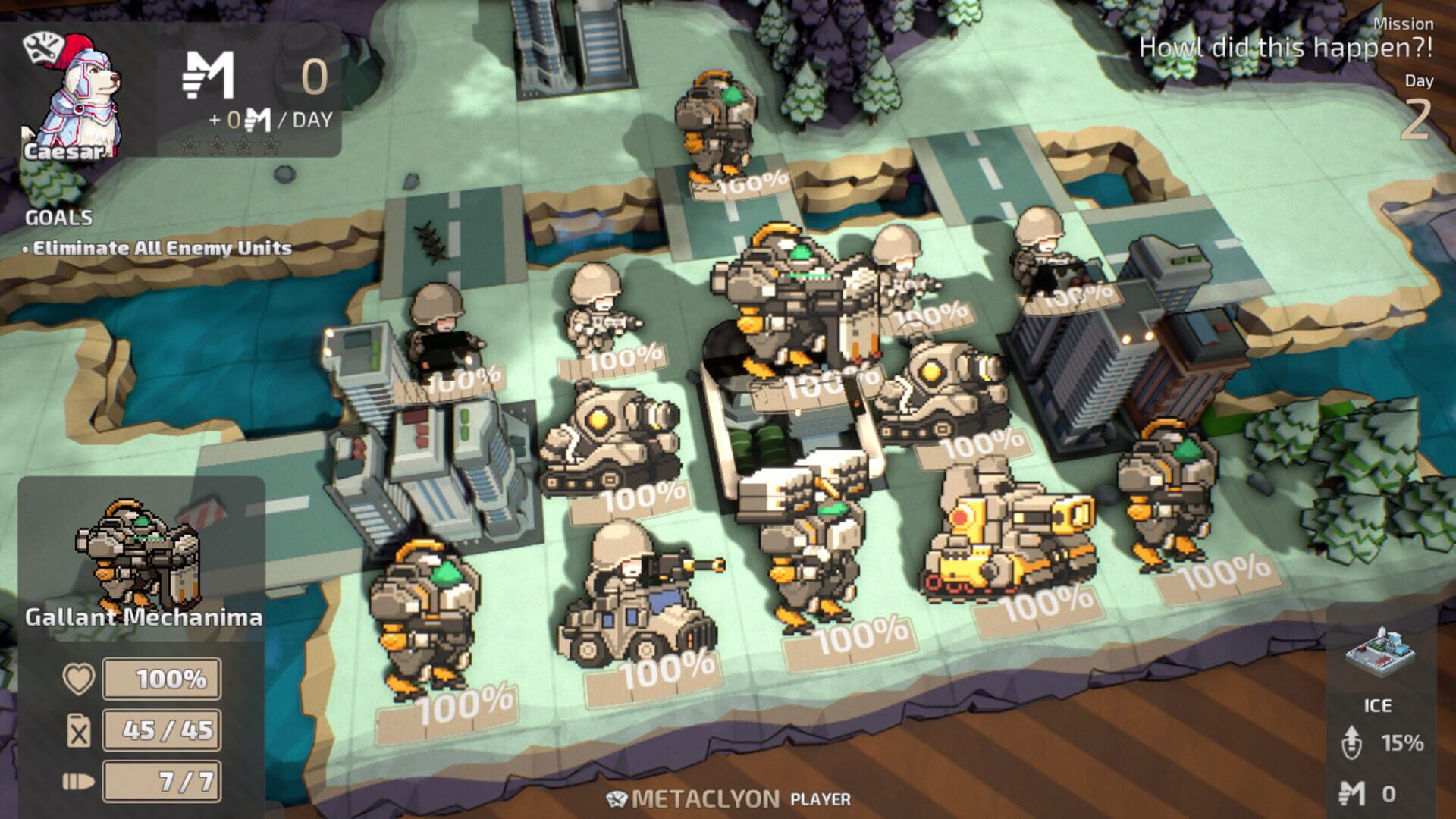
Task: Expand the GOALS section header
Action: (57, 218)
